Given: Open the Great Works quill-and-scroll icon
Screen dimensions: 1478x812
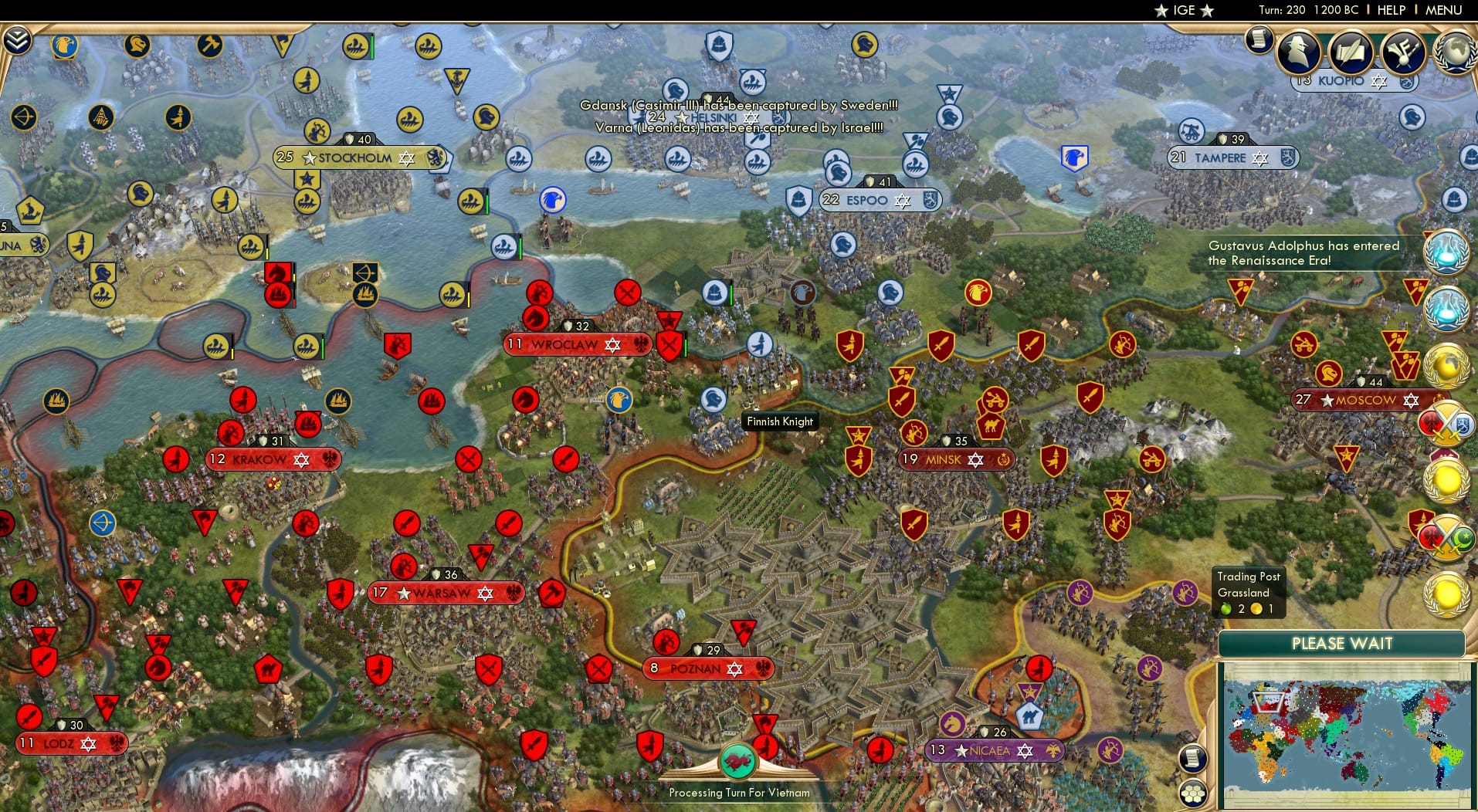Looking at the screenshot, I should point(1353,52).
